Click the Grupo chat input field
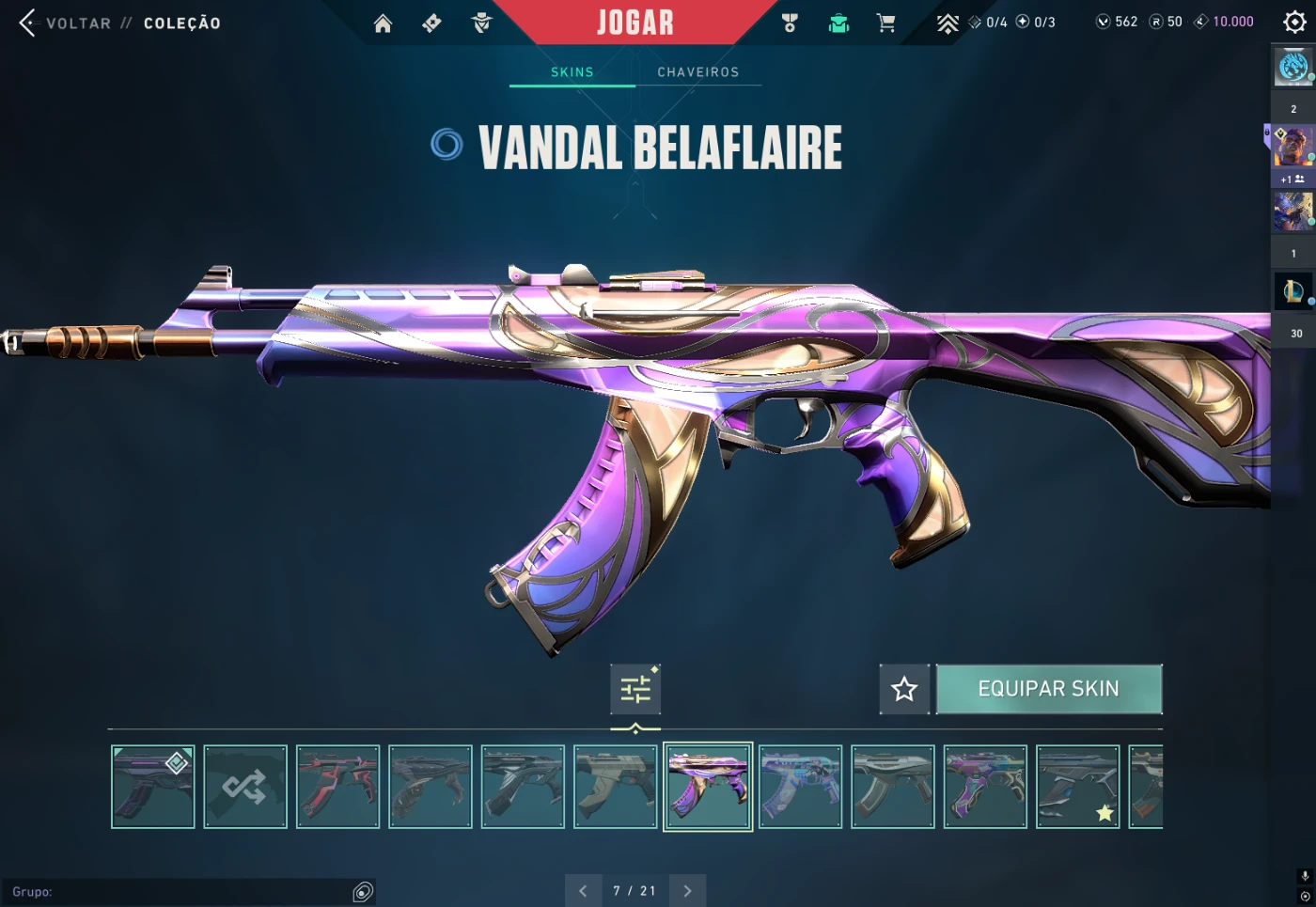The width and height of the screenshot is (1316, 907). (179, 892)
